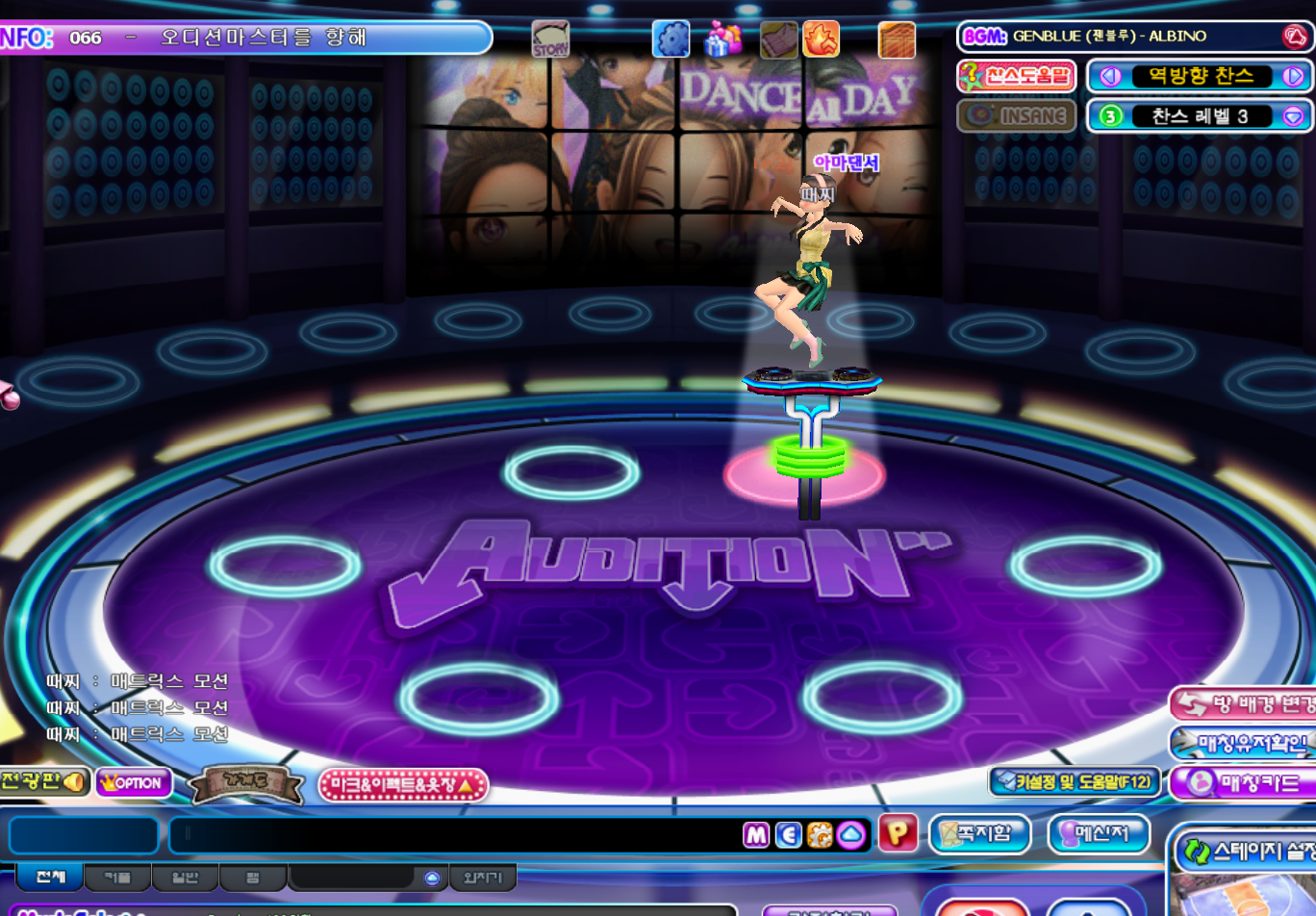Switch to the 전체 chat tab

pos(50,877)
